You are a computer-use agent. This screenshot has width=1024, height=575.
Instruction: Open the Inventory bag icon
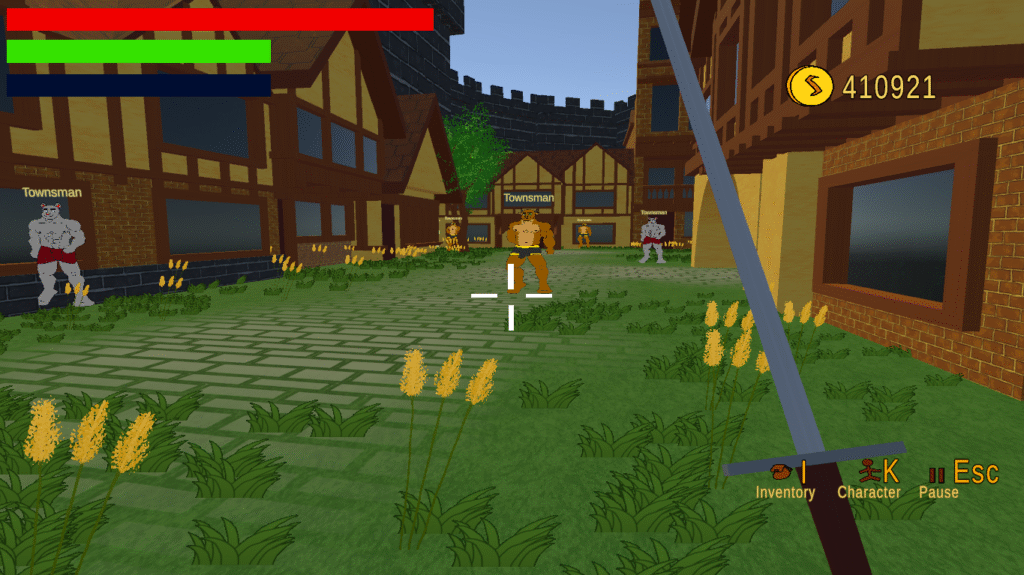pyautogui.click(x=781, y=471)
